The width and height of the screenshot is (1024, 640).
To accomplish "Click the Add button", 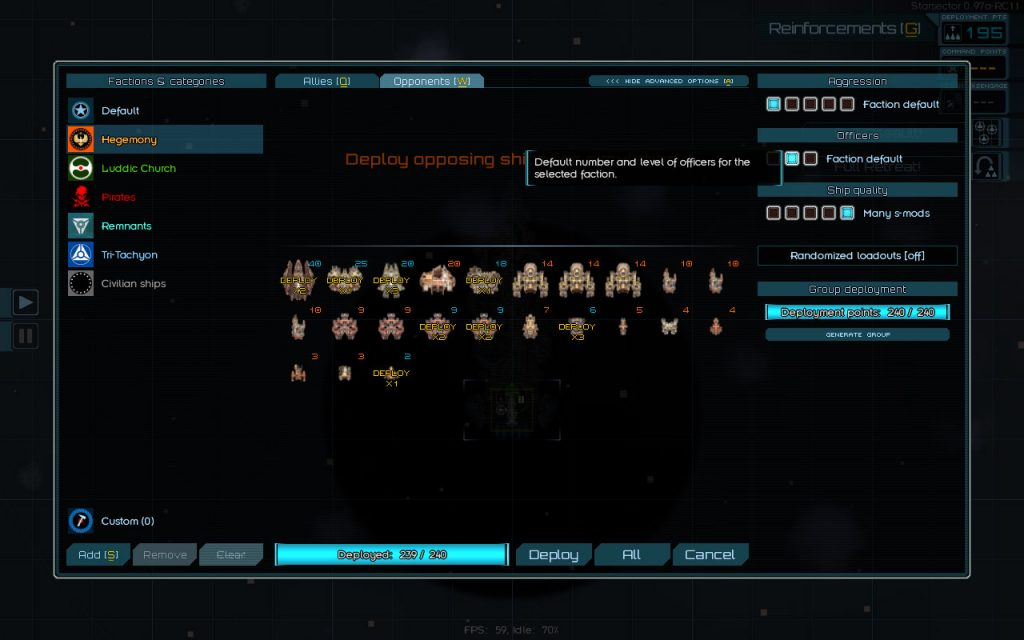I will [98, 555].
